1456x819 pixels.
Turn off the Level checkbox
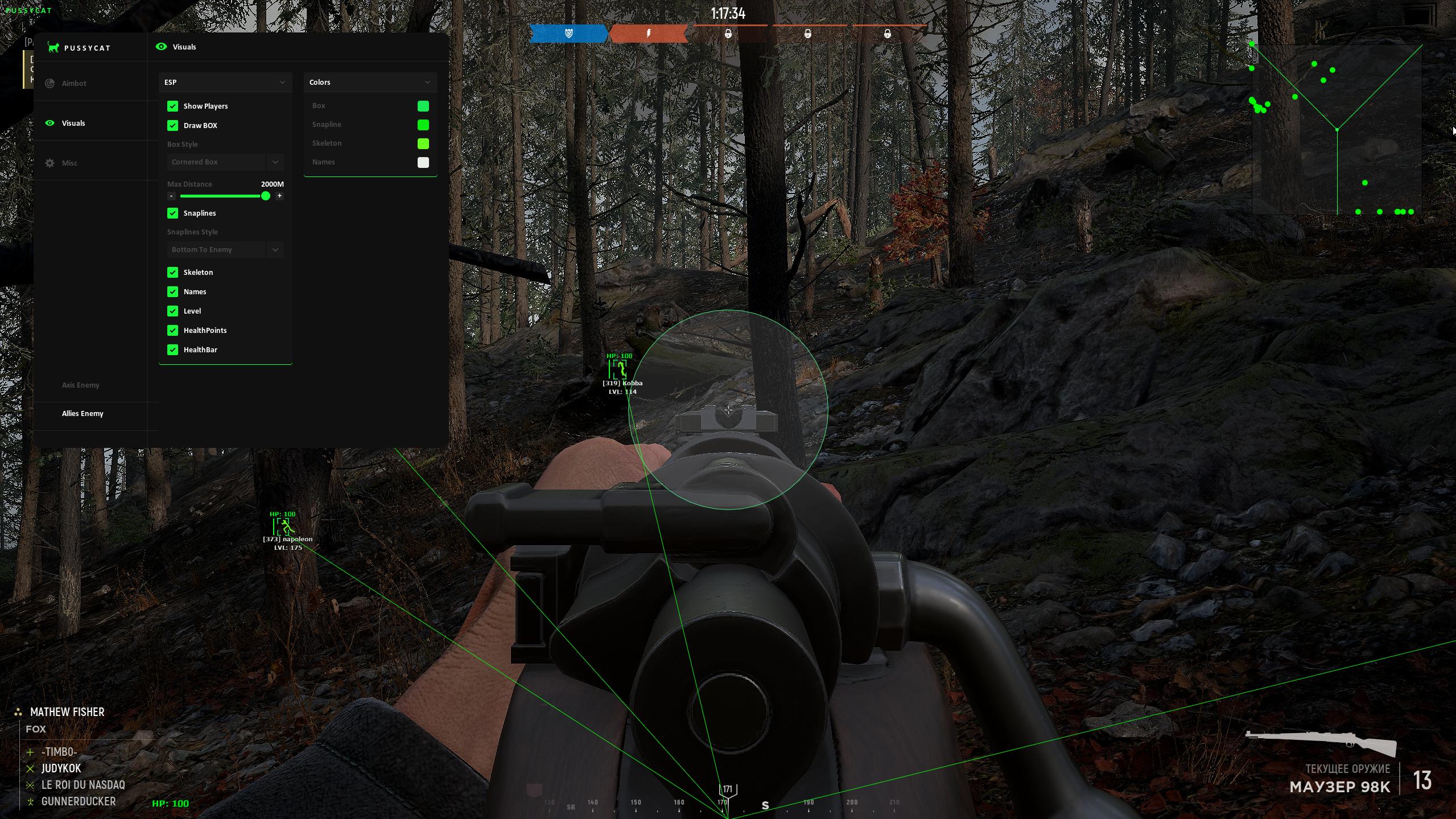(172, 311)
